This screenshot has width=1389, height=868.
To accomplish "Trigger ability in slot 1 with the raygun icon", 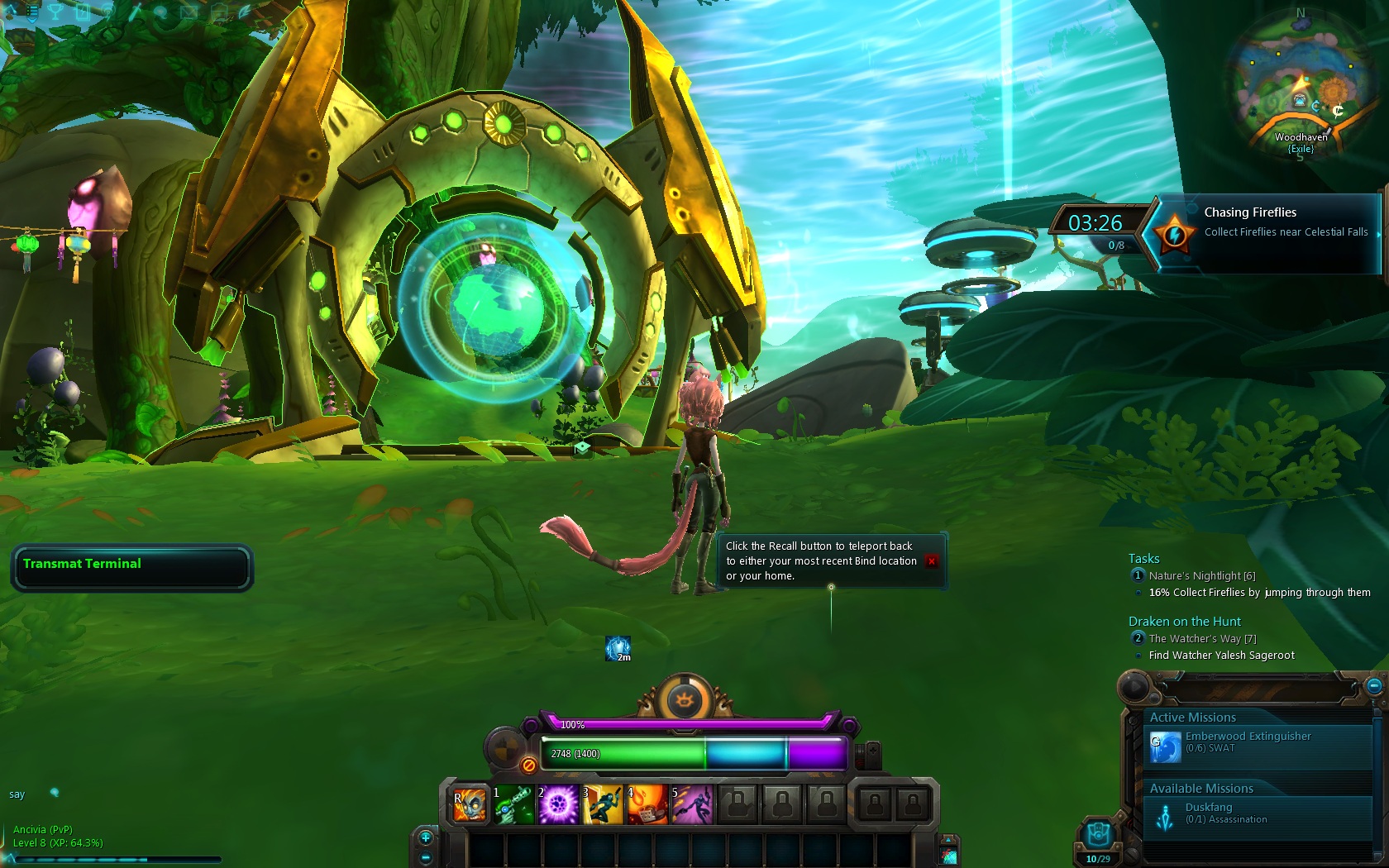I will (x=513, y=804).
